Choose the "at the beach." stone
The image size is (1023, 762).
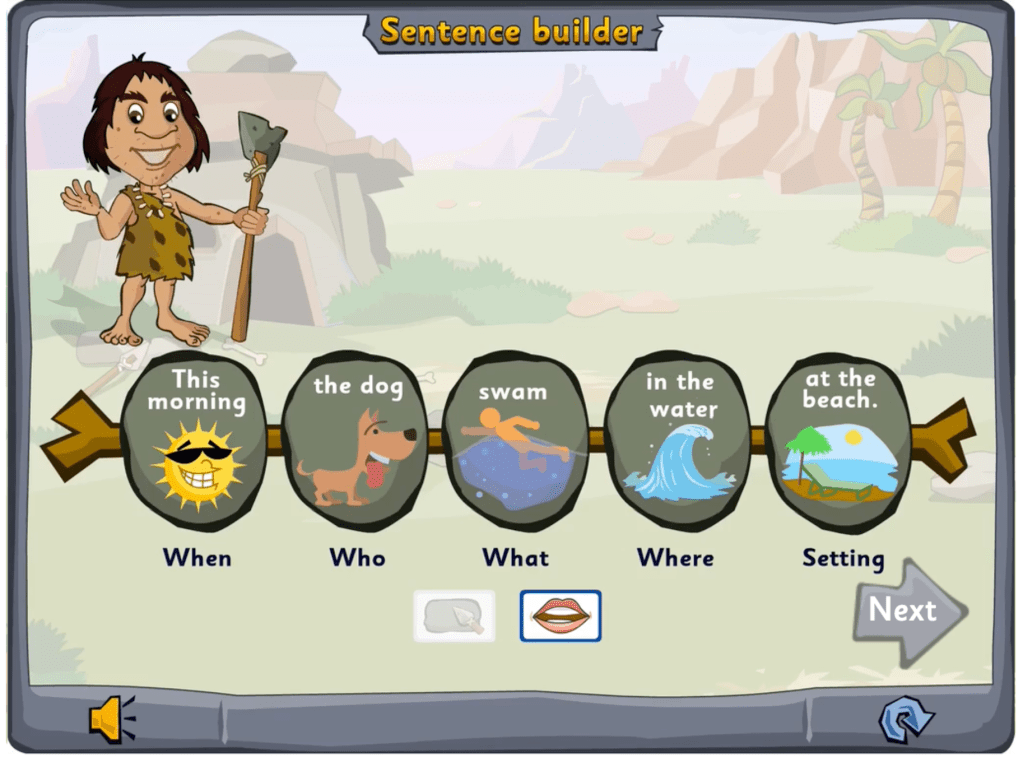(x=838, y=440)
